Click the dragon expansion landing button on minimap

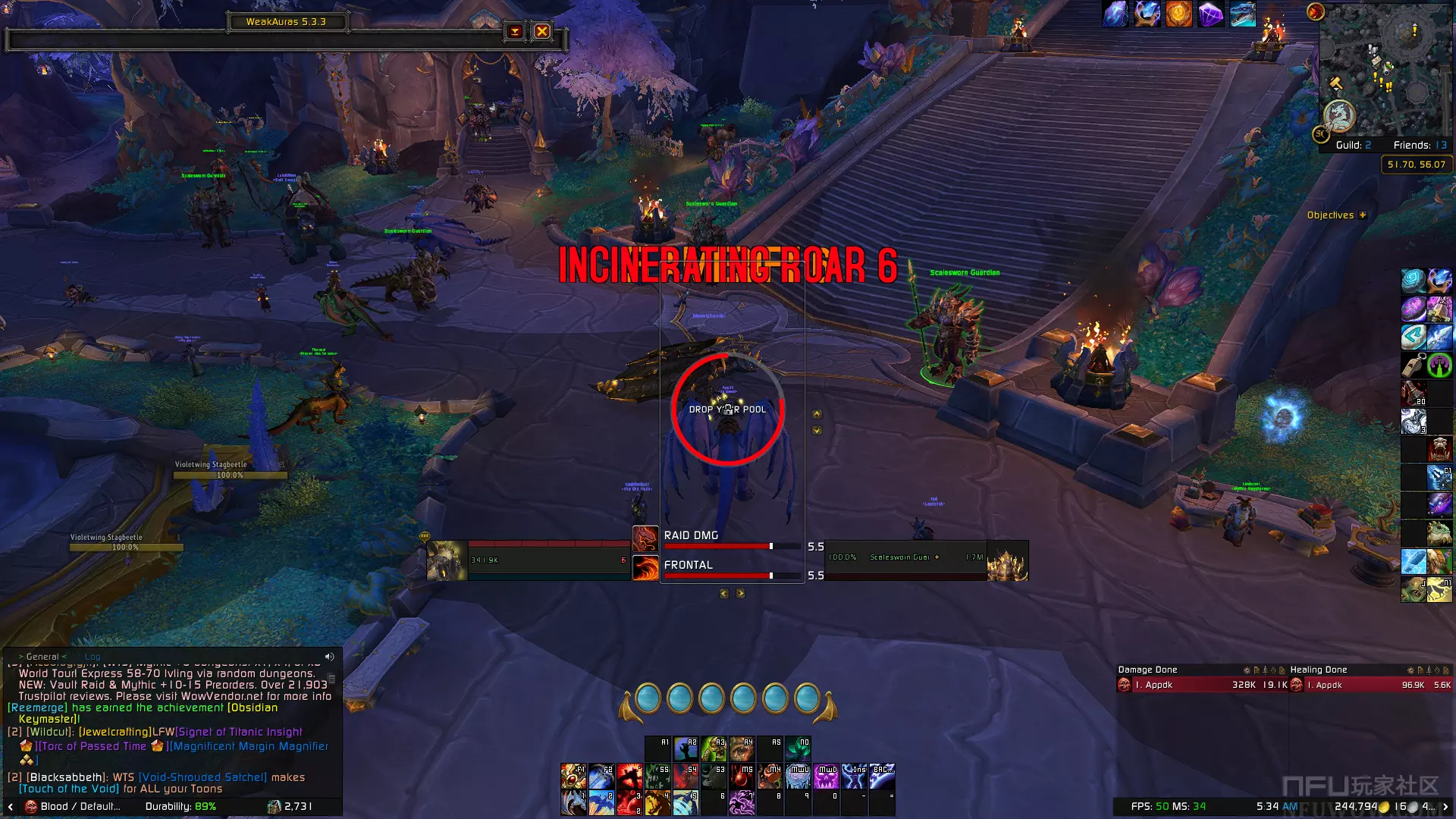pyautogui.click(x=1339, y=115)
